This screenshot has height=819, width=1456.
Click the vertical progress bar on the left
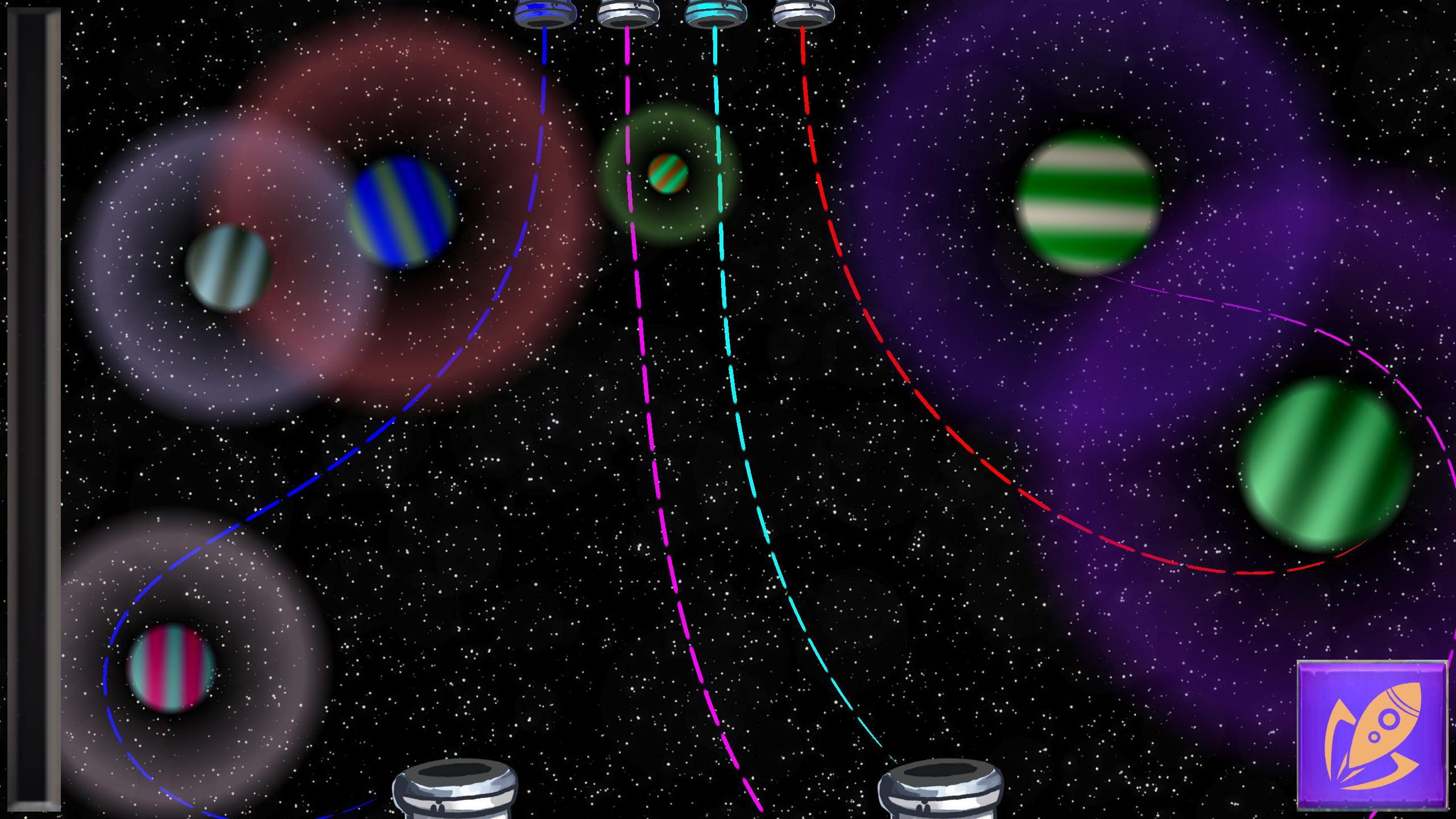(x=32, y=409)
